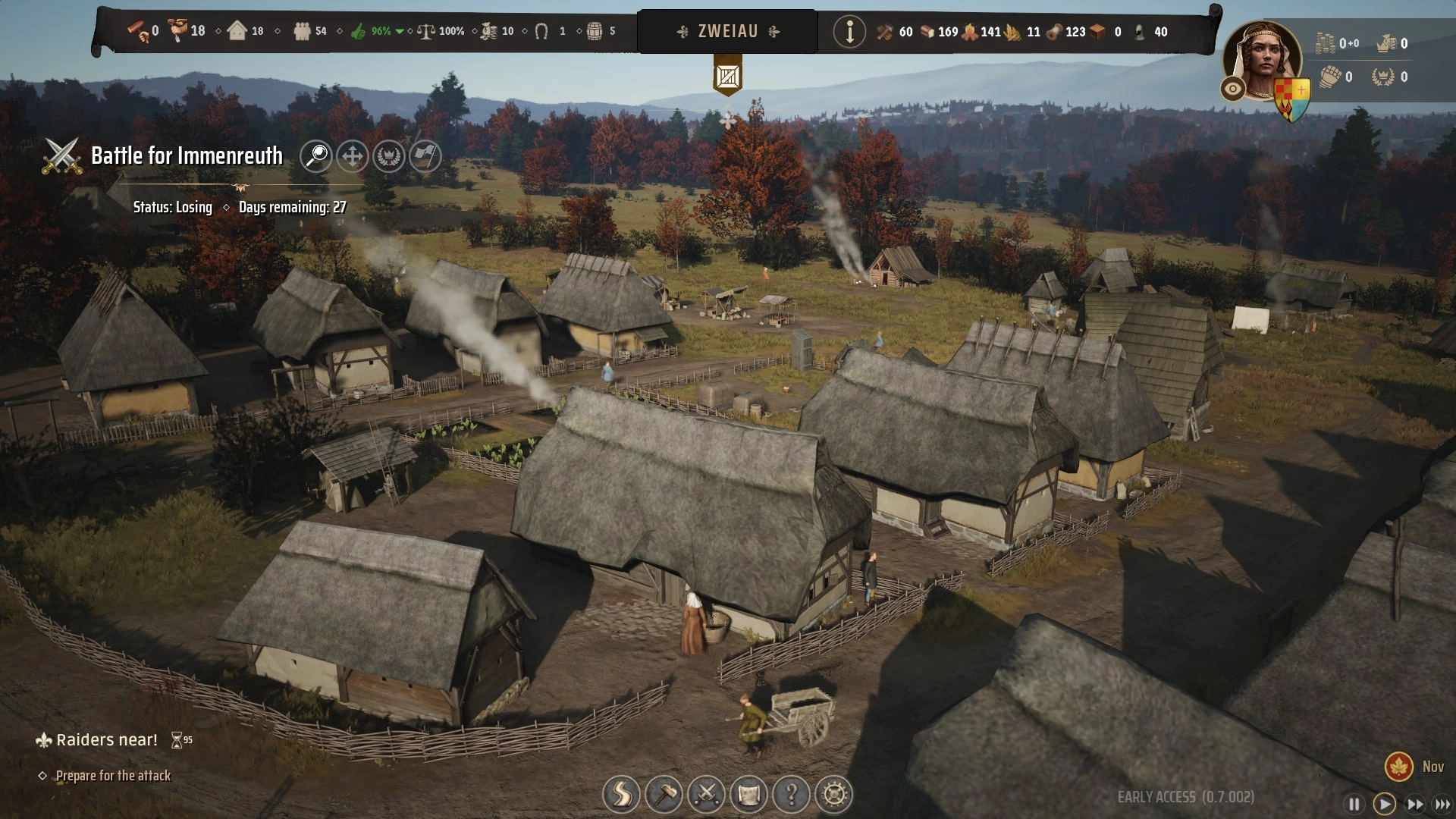The height and width of the screenshot is (819, 1456).
Task: Toggle the eye icon on the portrait
Action: (1232, 89)
